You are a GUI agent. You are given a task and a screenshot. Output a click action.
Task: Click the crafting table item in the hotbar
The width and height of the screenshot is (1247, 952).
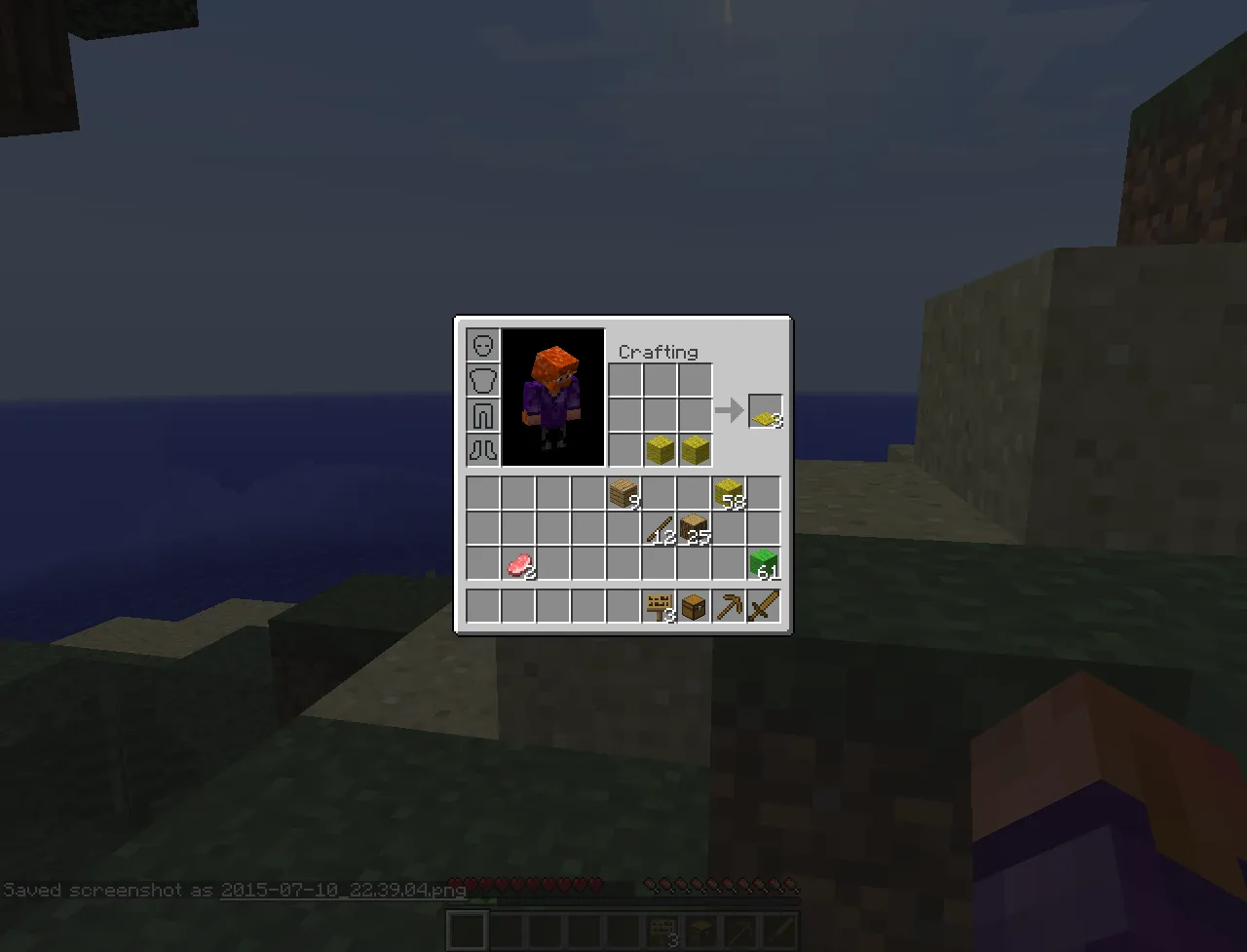(x=694, y=604)
